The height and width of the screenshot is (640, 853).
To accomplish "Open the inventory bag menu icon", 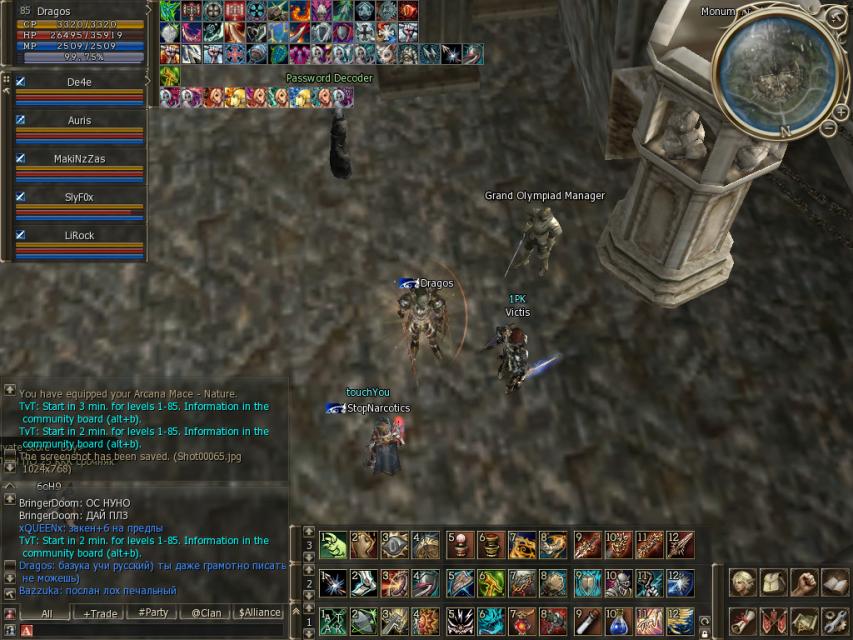I will coord(773,582).
